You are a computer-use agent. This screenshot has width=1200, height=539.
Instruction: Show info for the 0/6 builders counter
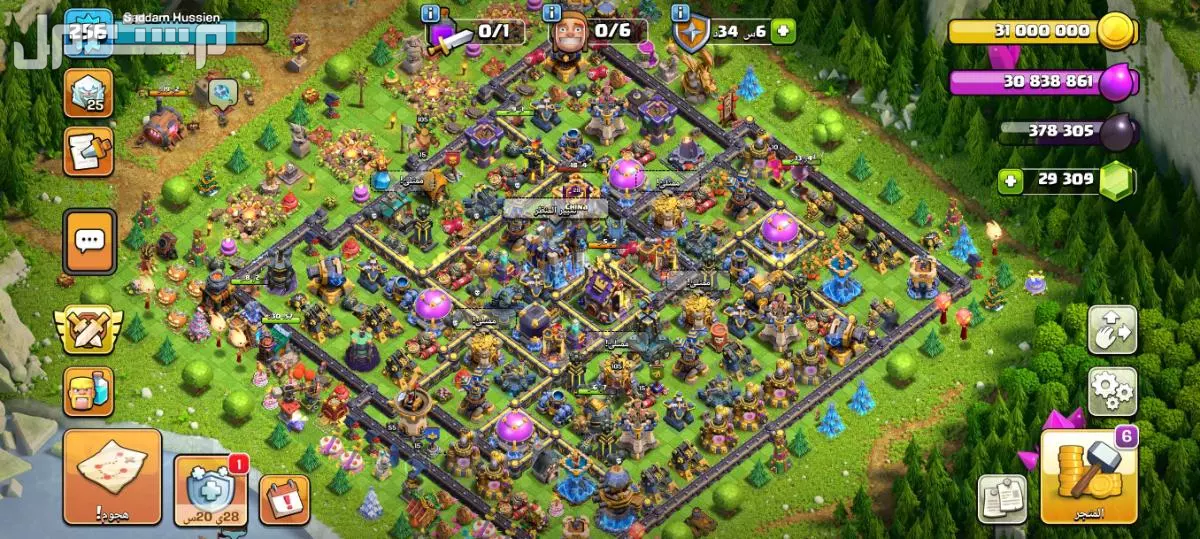click(x=553, y=13)
